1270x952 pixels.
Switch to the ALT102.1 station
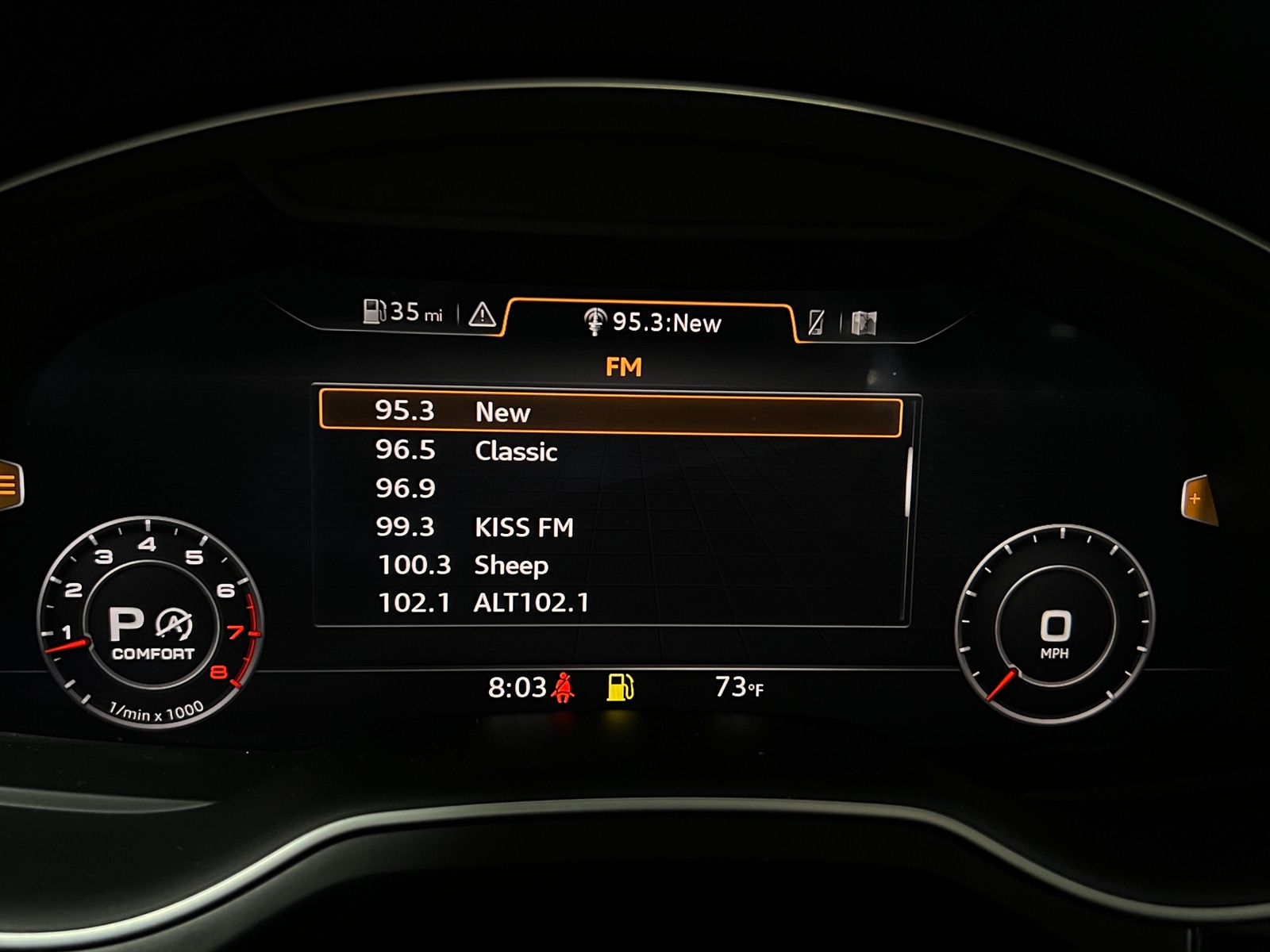click(x=610, y=603)
